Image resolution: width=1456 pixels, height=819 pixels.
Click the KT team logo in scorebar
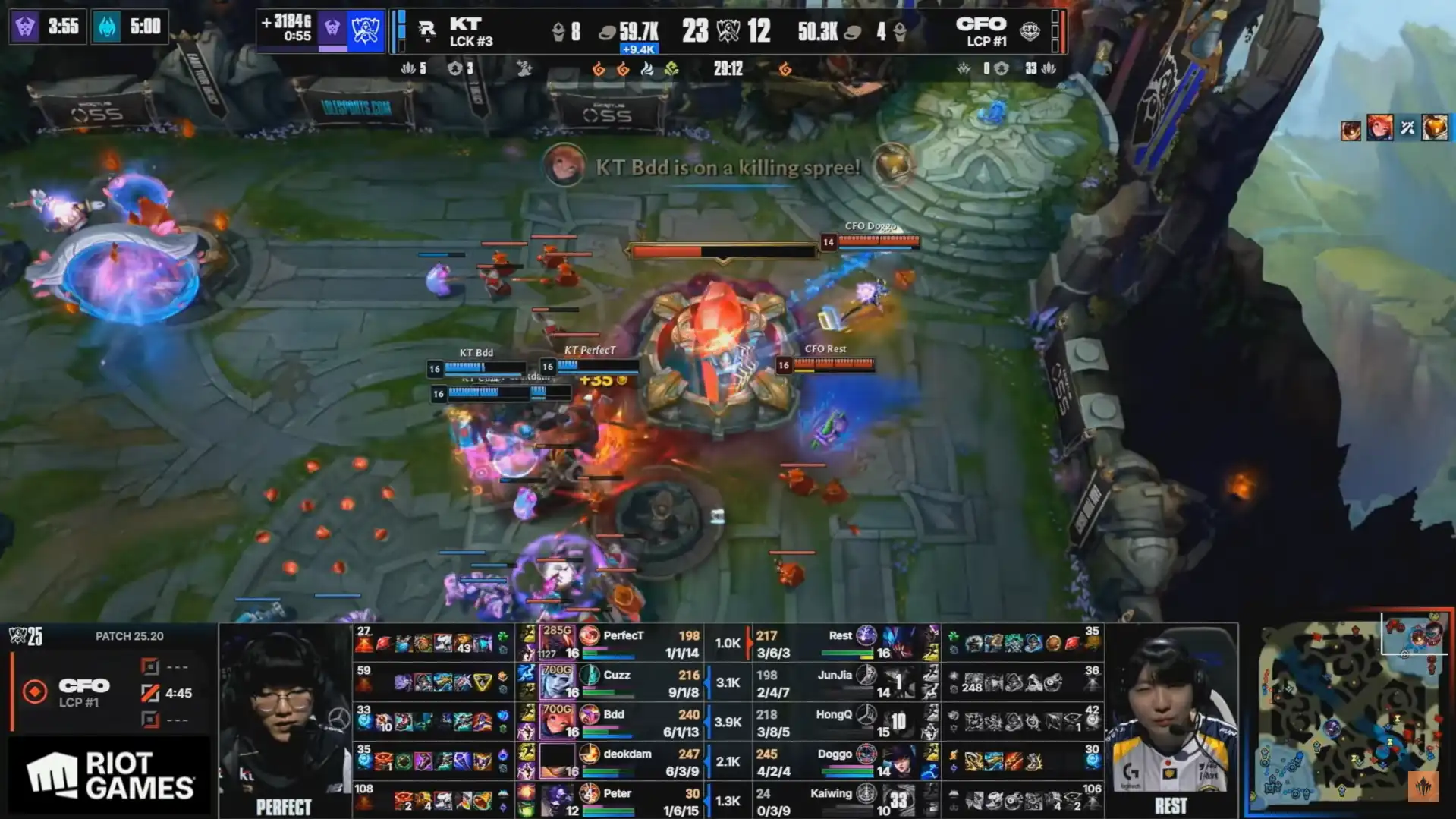pos(426,30)
